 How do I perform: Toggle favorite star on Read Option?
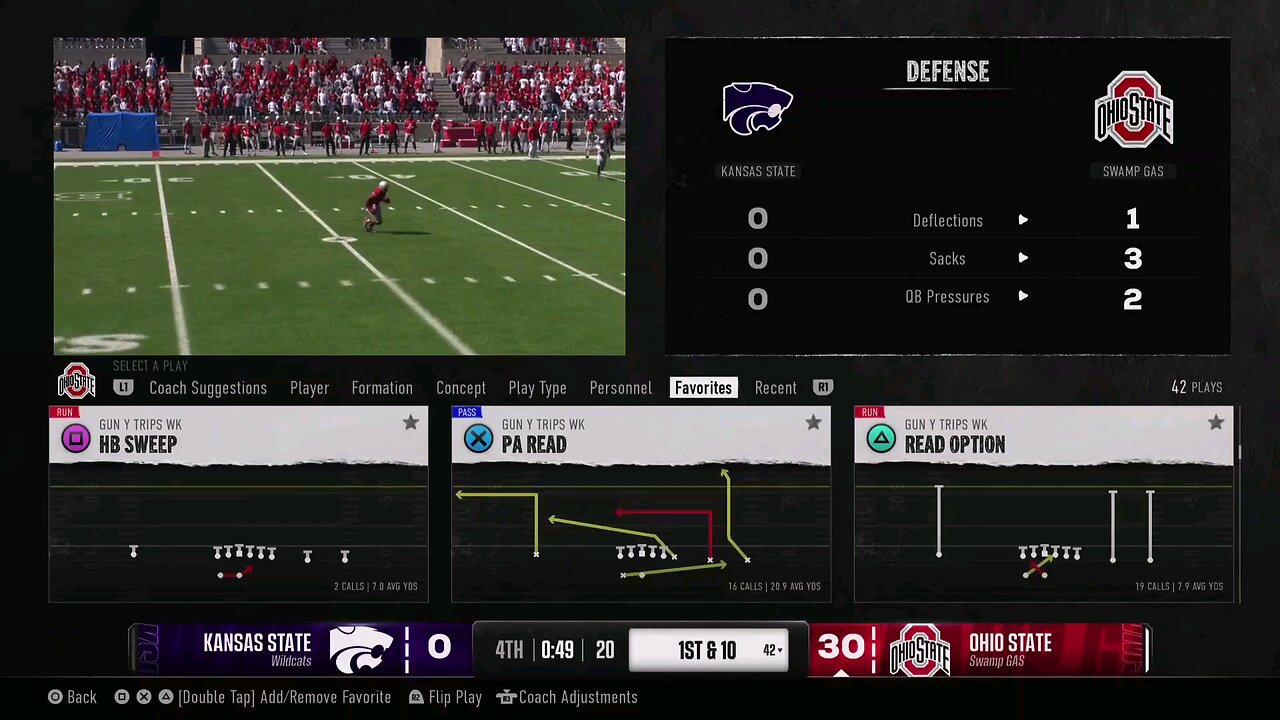point(1216,423)
